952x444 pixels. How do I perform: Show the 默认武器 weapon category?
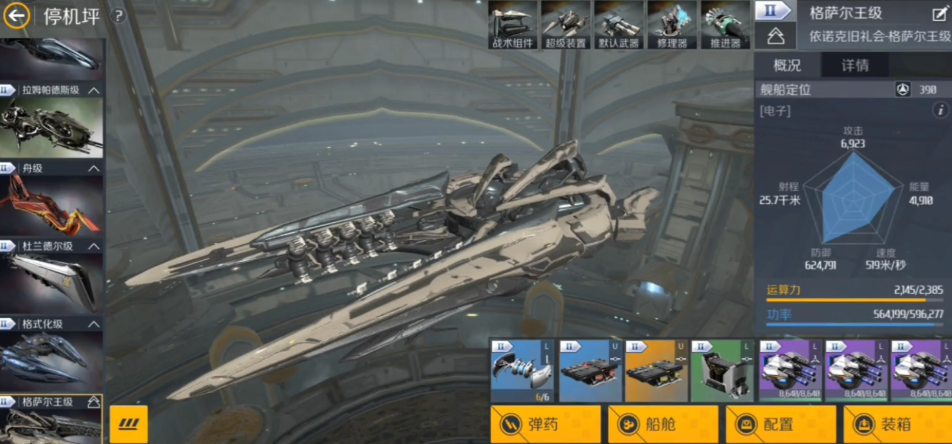point(619,24)
